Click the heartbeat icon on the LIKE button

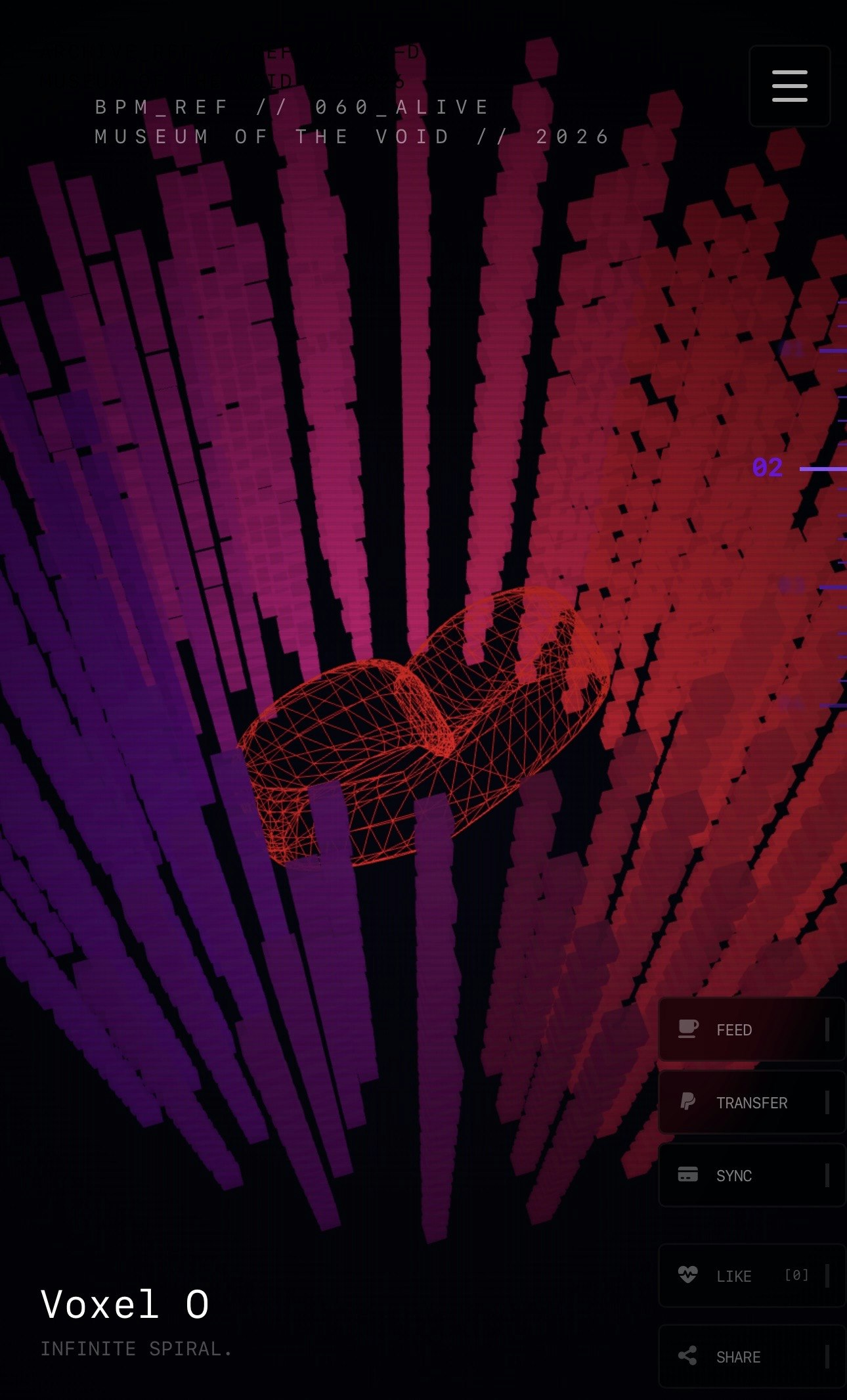click(689, 1276)
